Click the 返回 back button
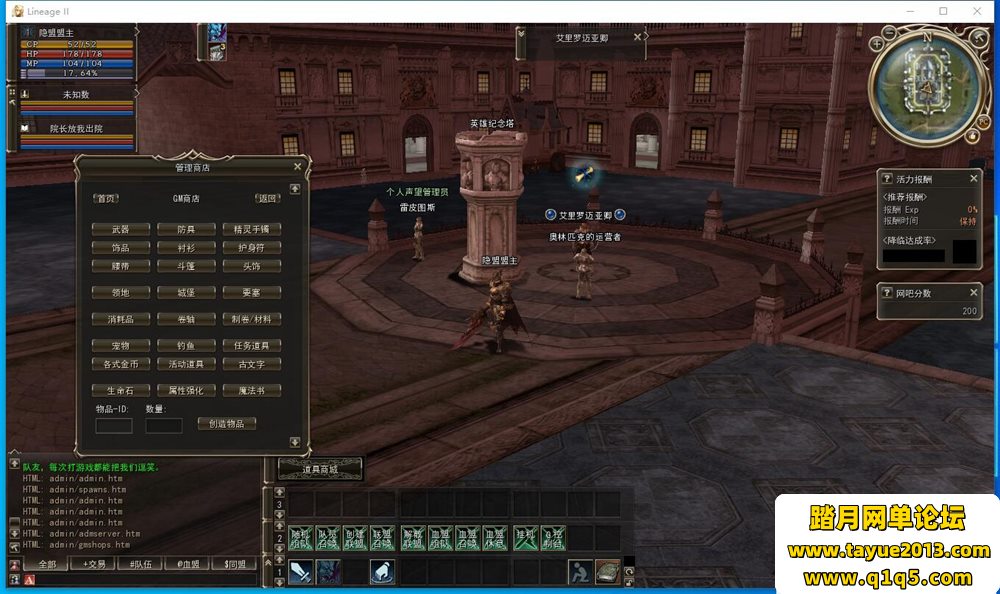Image resolution: width=1000 pixels, height=594 pixels. [x=266, y=198]
